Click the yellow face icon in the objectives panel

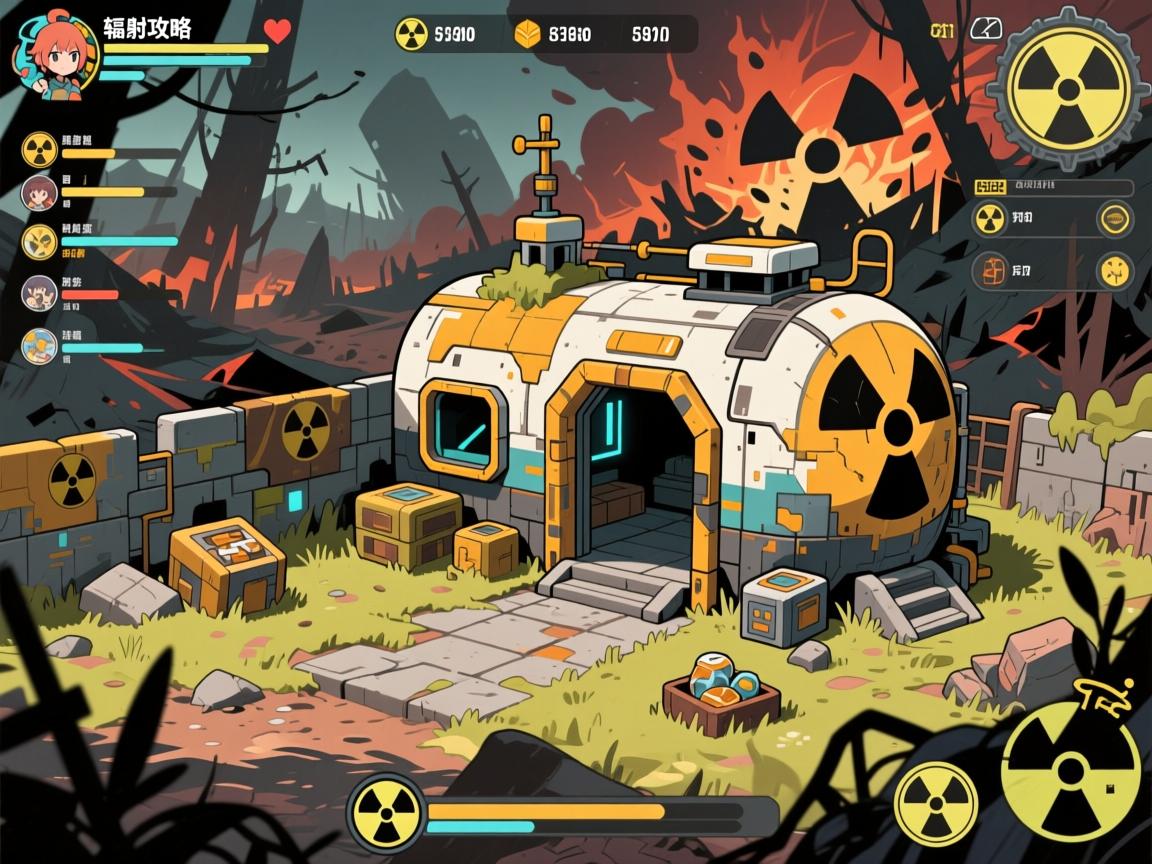1113,270
